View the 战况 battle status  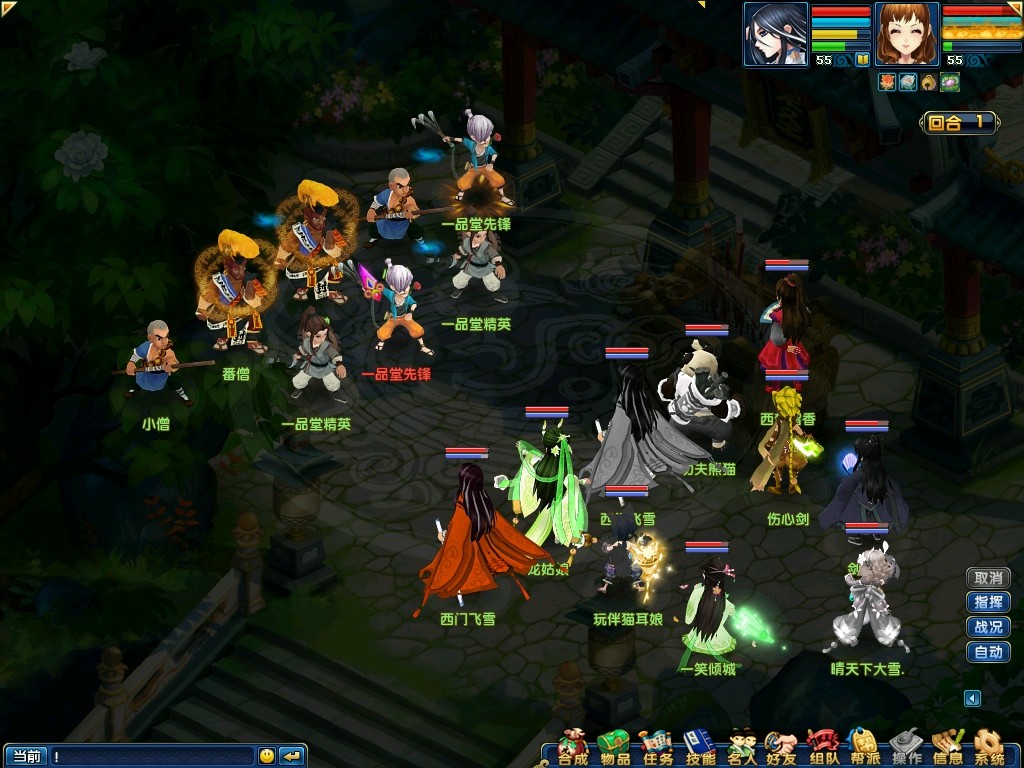coord(988,627)
